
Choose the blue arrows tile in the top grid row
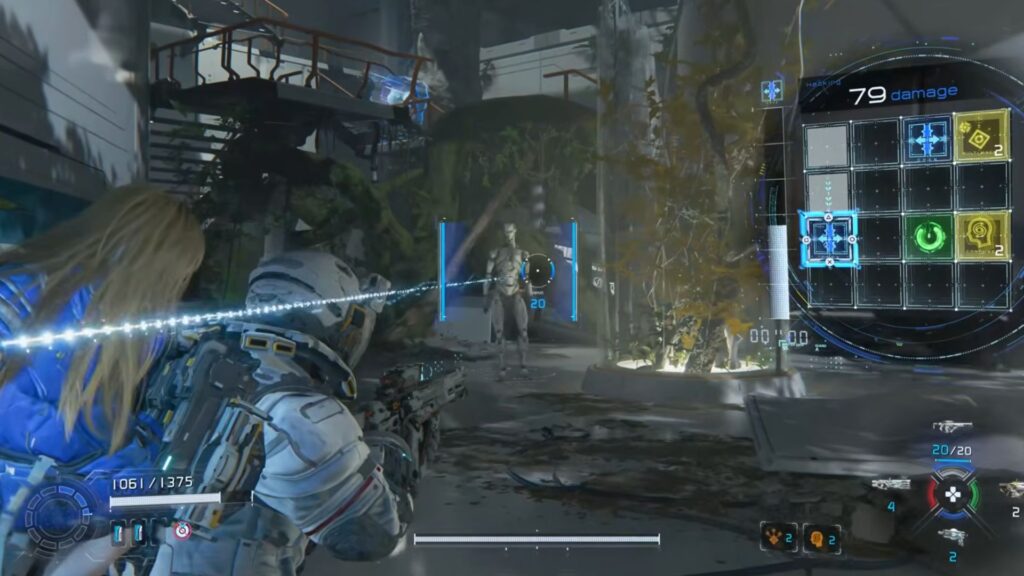point(929,138)
